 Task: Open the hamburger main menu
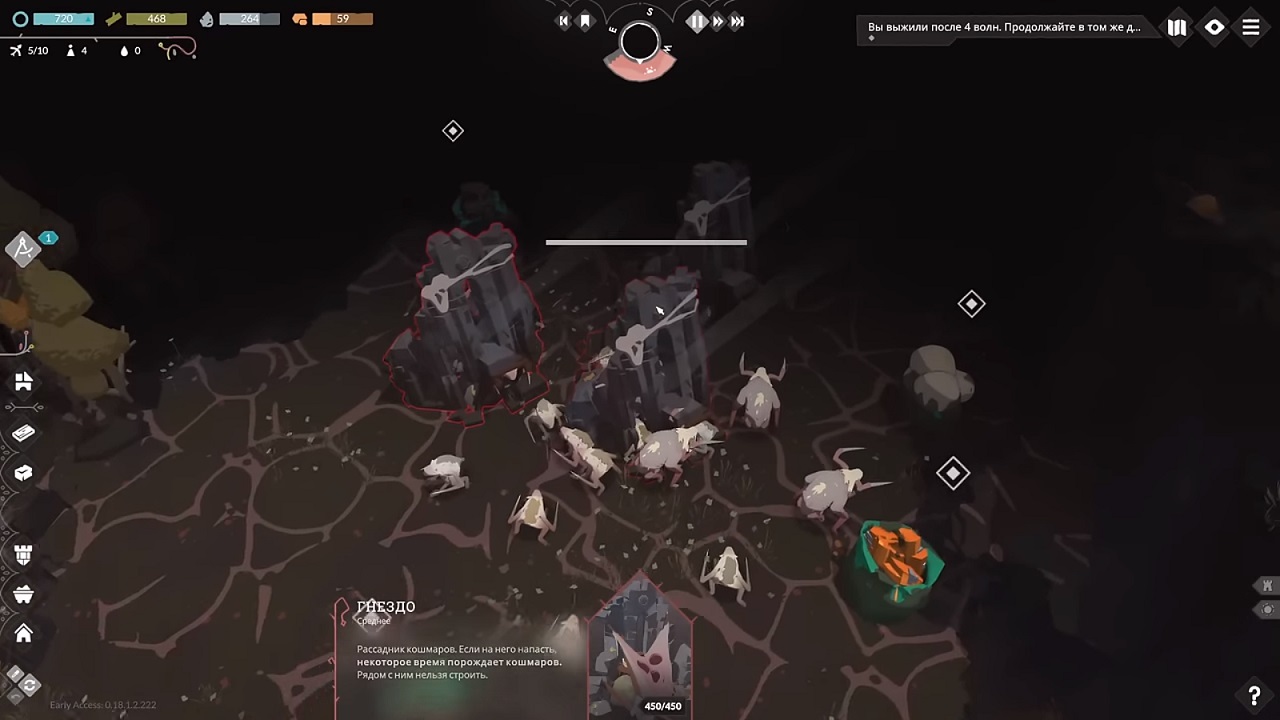1251,28
